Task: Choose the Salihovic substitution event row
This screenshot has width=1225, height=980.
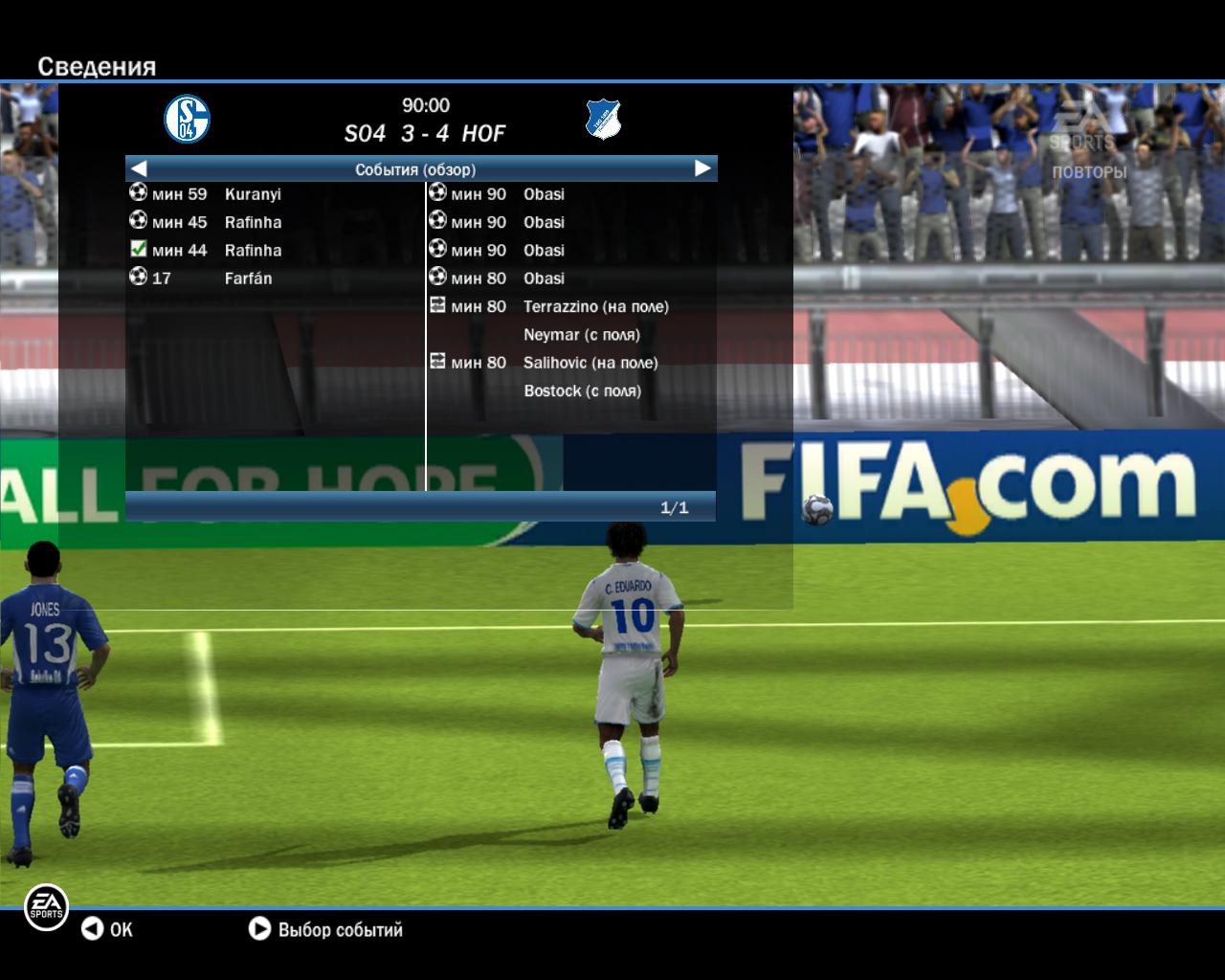Action: [590, 363]
